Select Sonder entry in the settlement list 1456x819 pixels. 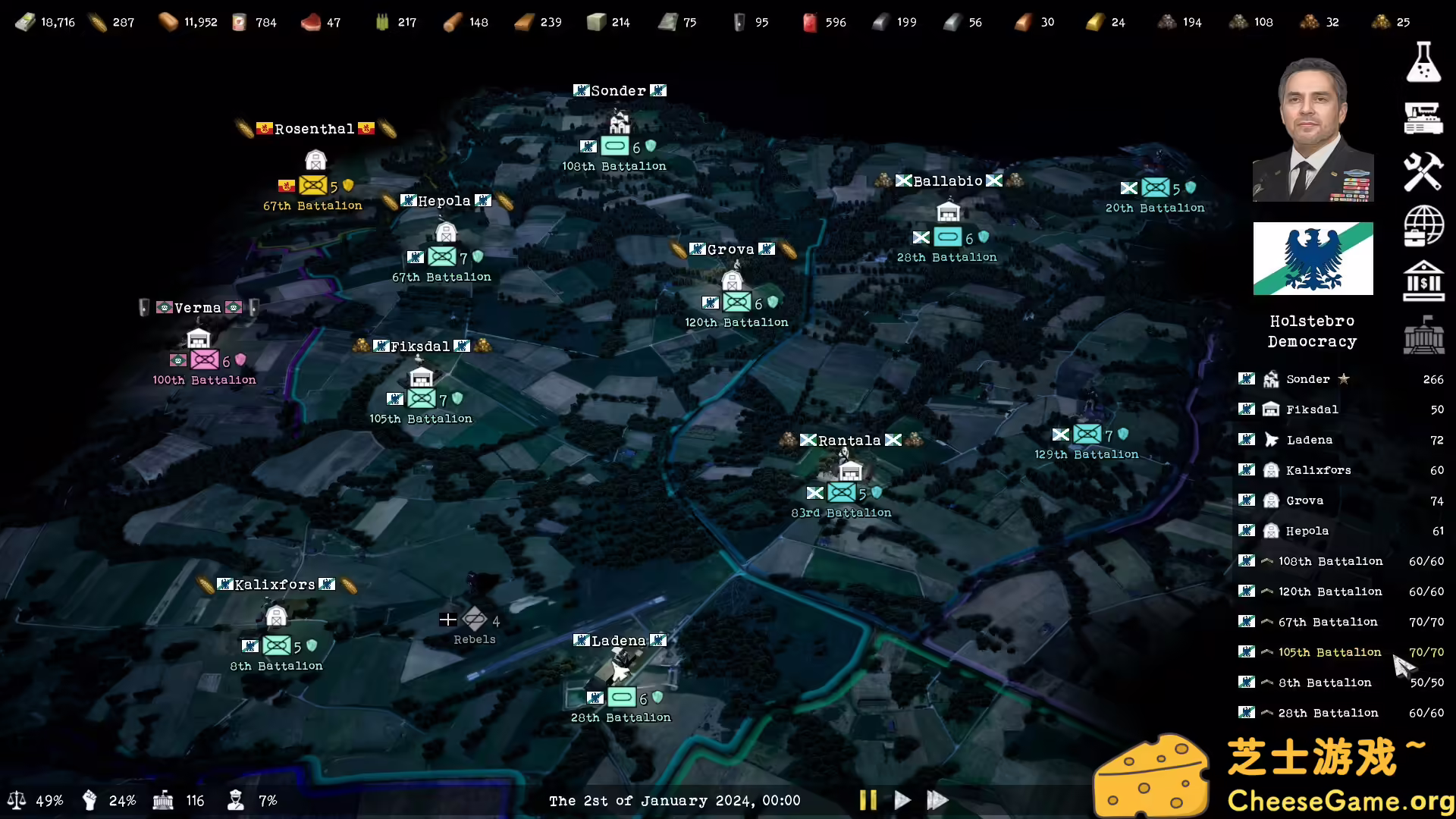click(1307, 378)
